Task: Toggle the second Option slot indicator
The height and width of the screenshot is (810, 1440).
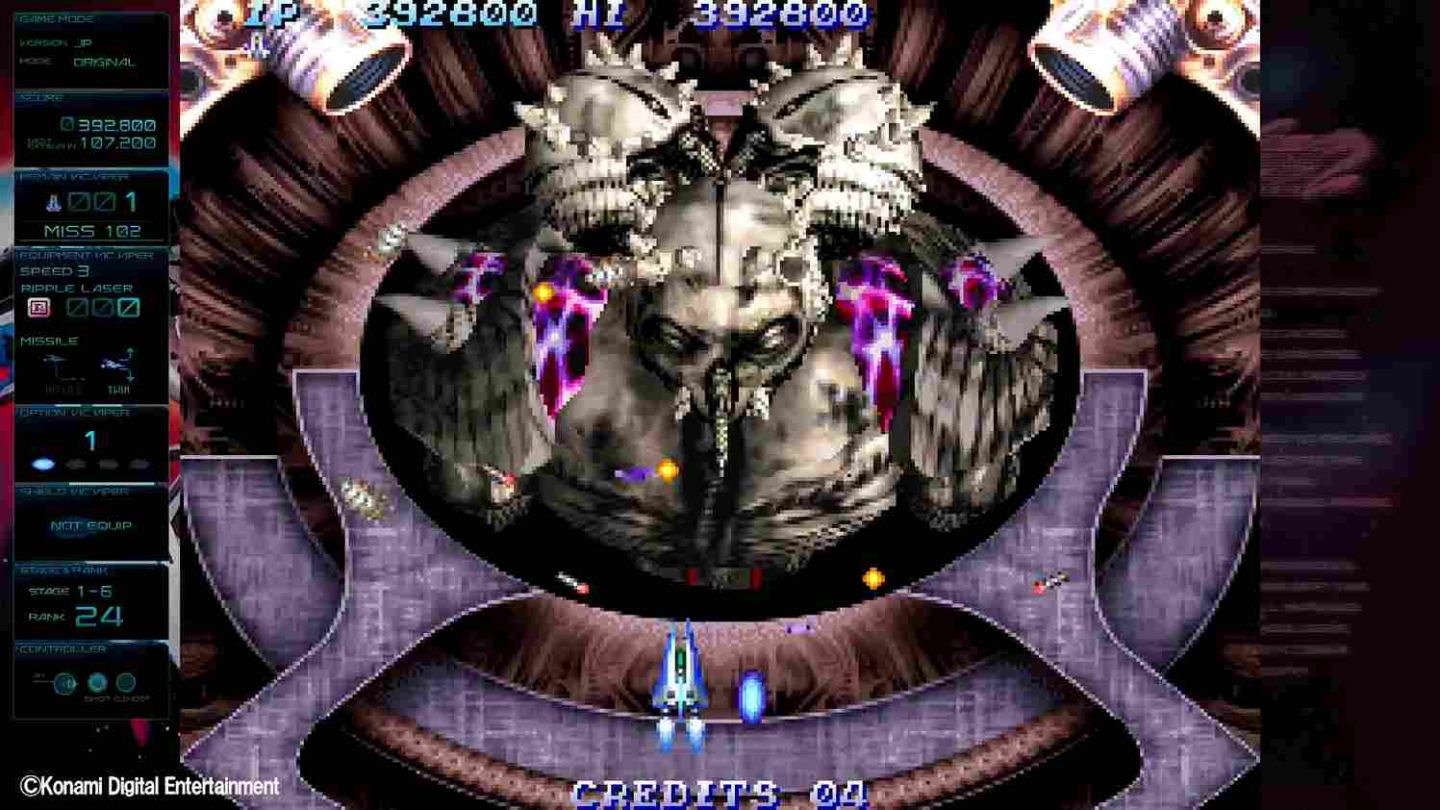Action: click(x=75, y=464)
